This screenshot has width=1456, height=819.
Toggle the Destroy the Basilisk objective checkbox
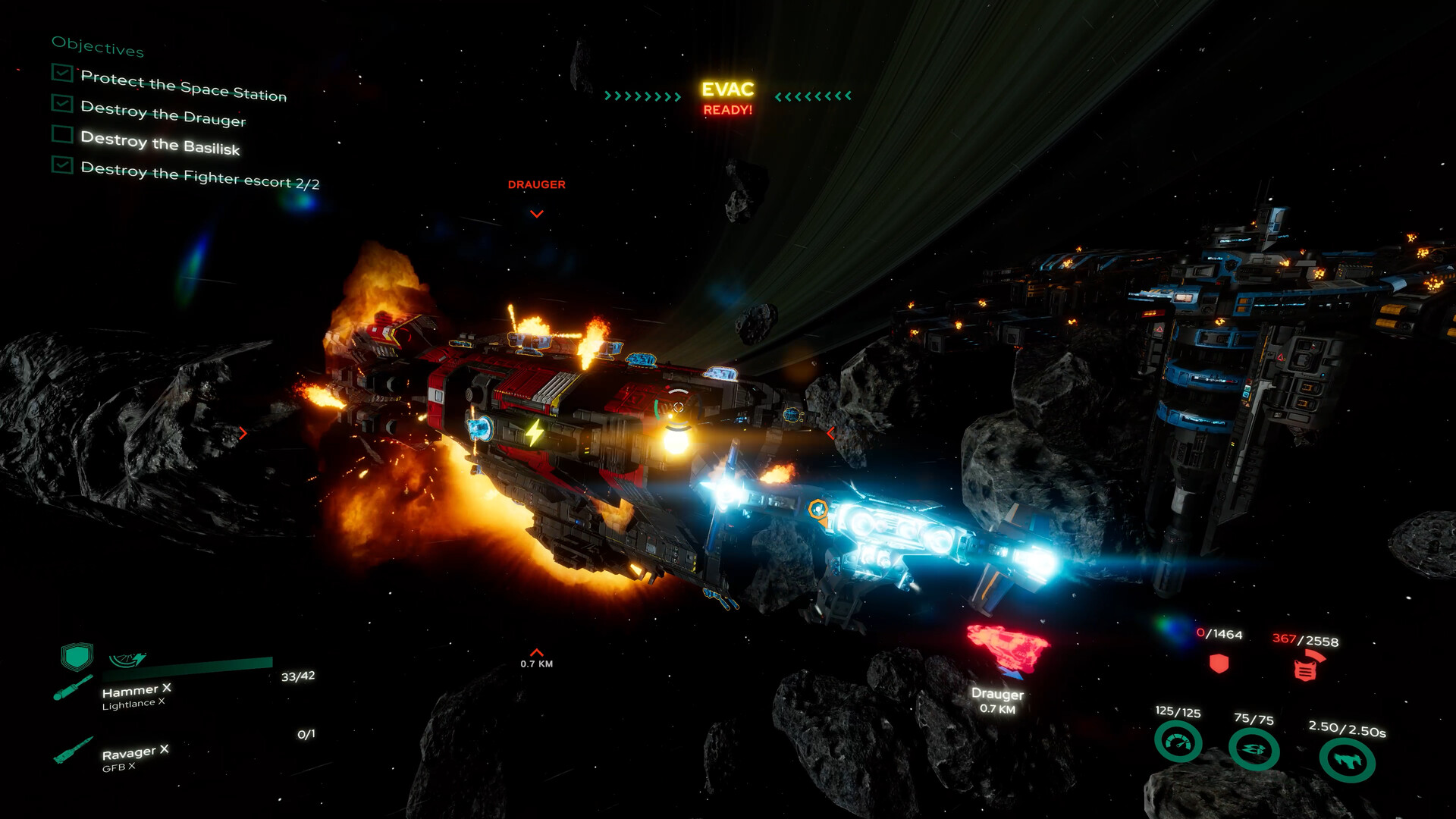click(62, 134)
